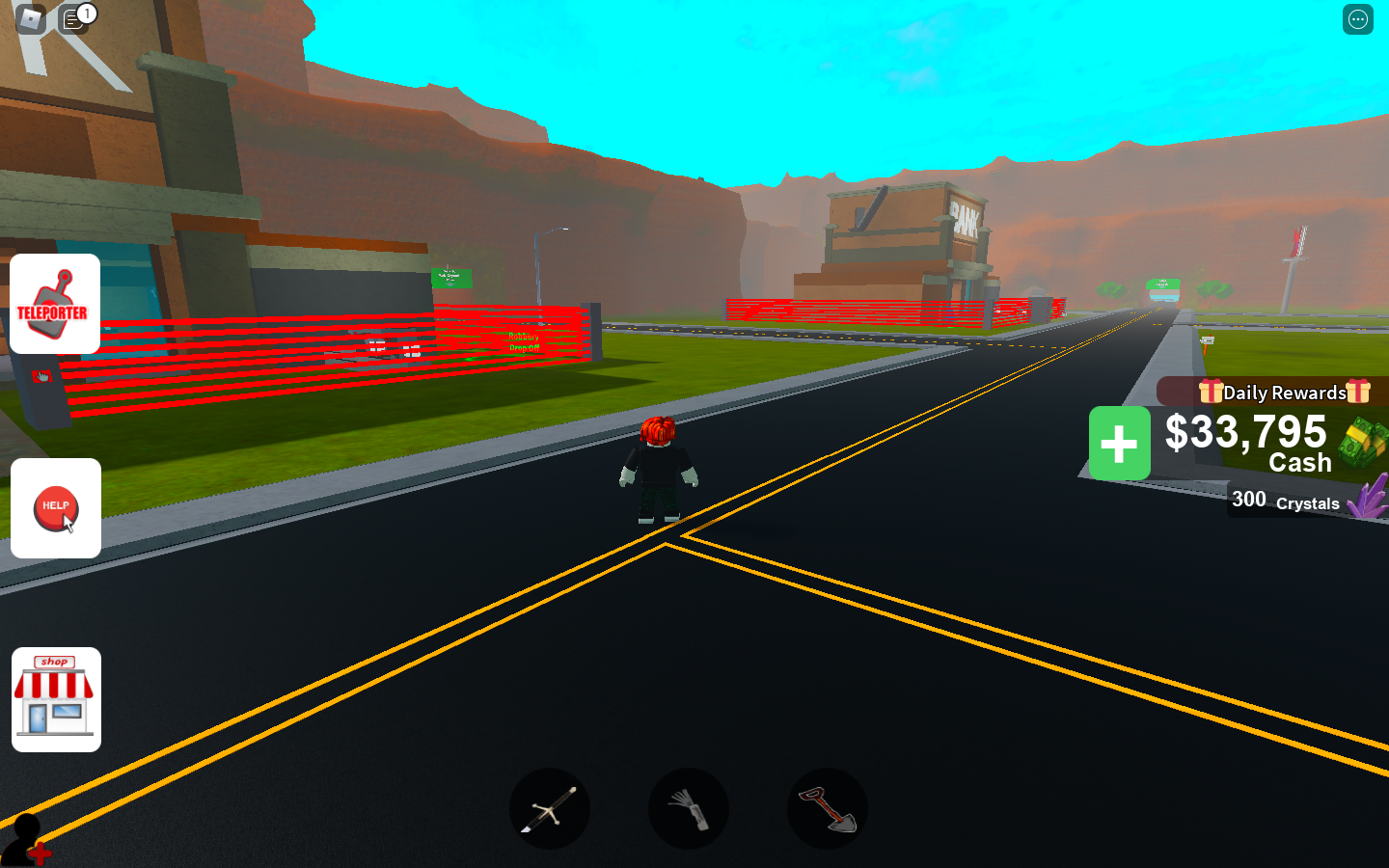This screenshot has height=868, width=1389.
Task: Toggle equip the skeleton hand slot
Action: pos(688,809)
